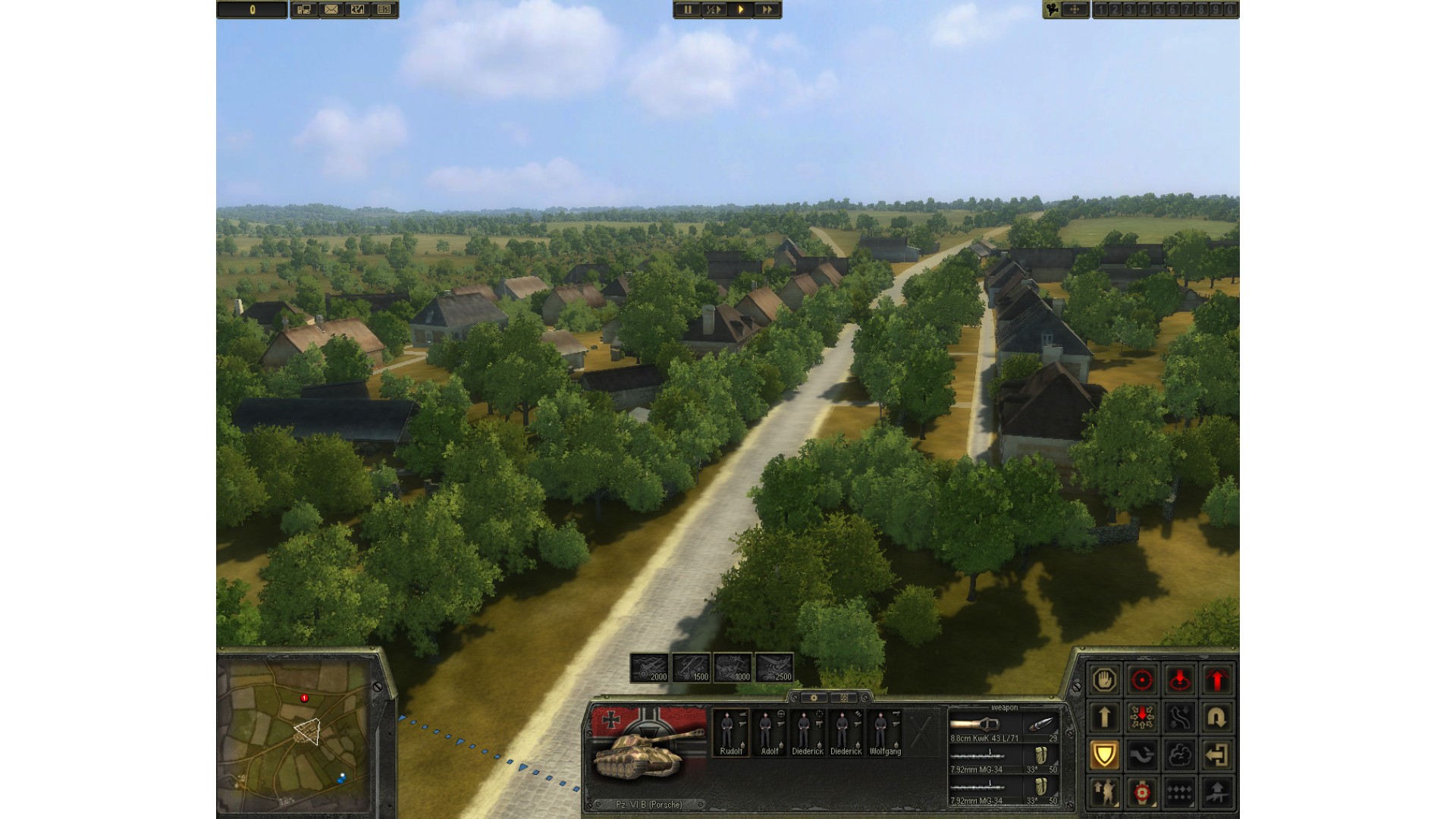
Task: Click the exit vehicle arrow button
Action: (x=1217, y=755)
